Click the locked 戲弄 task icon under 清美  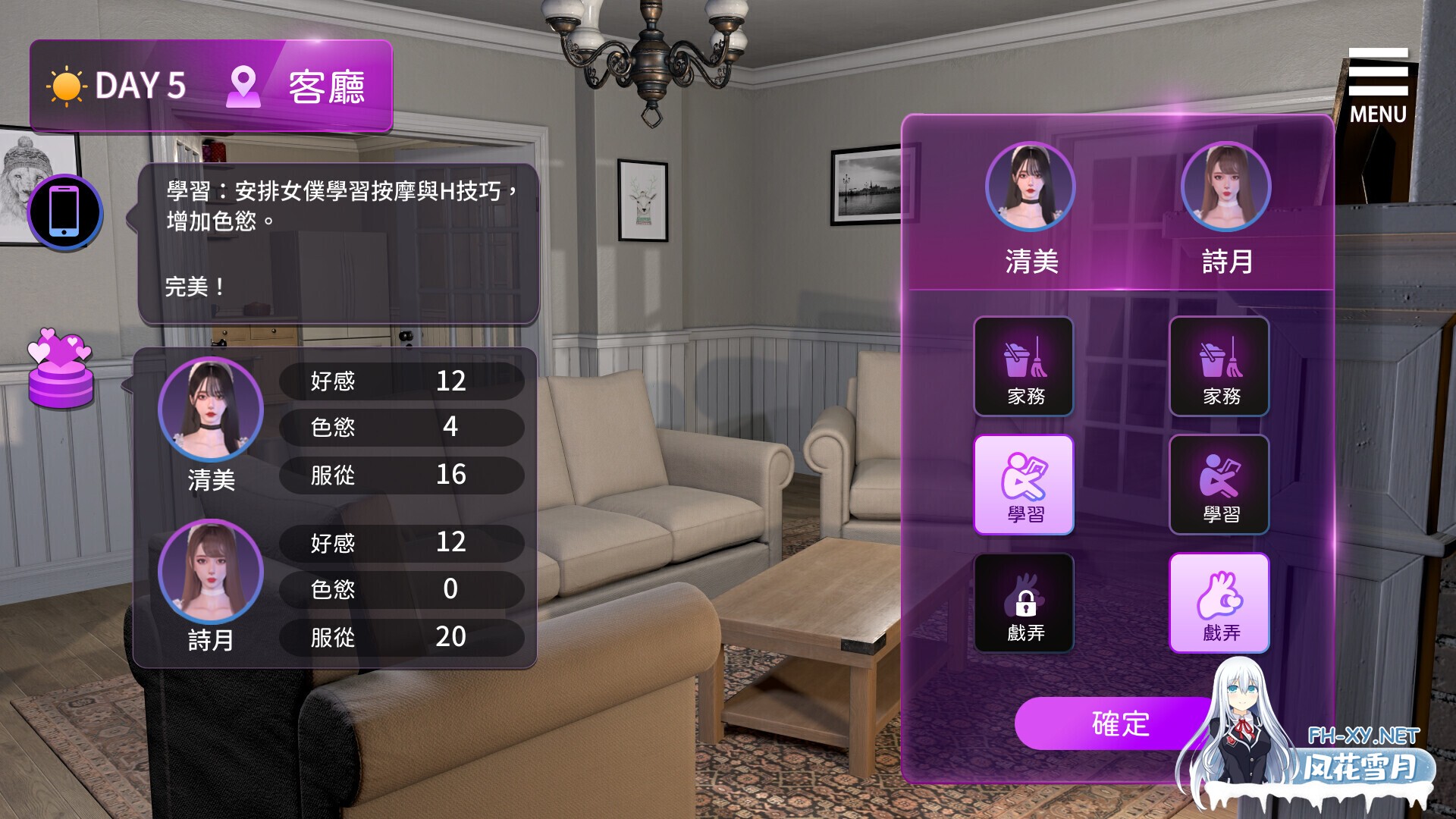[x=1024, y=603]
